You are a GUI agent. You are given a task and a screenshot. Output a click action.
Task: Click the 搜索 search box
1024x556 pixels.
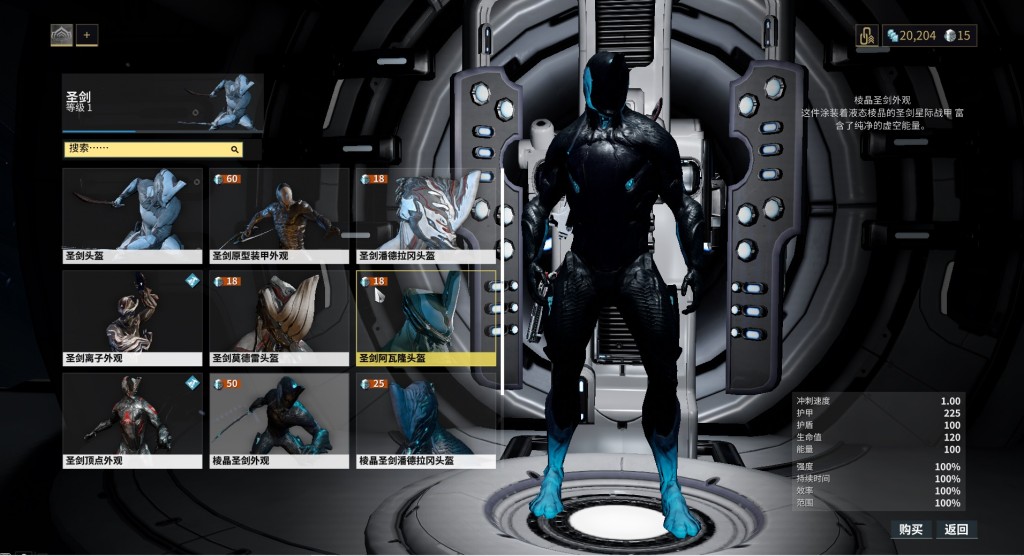coord(152,149)
